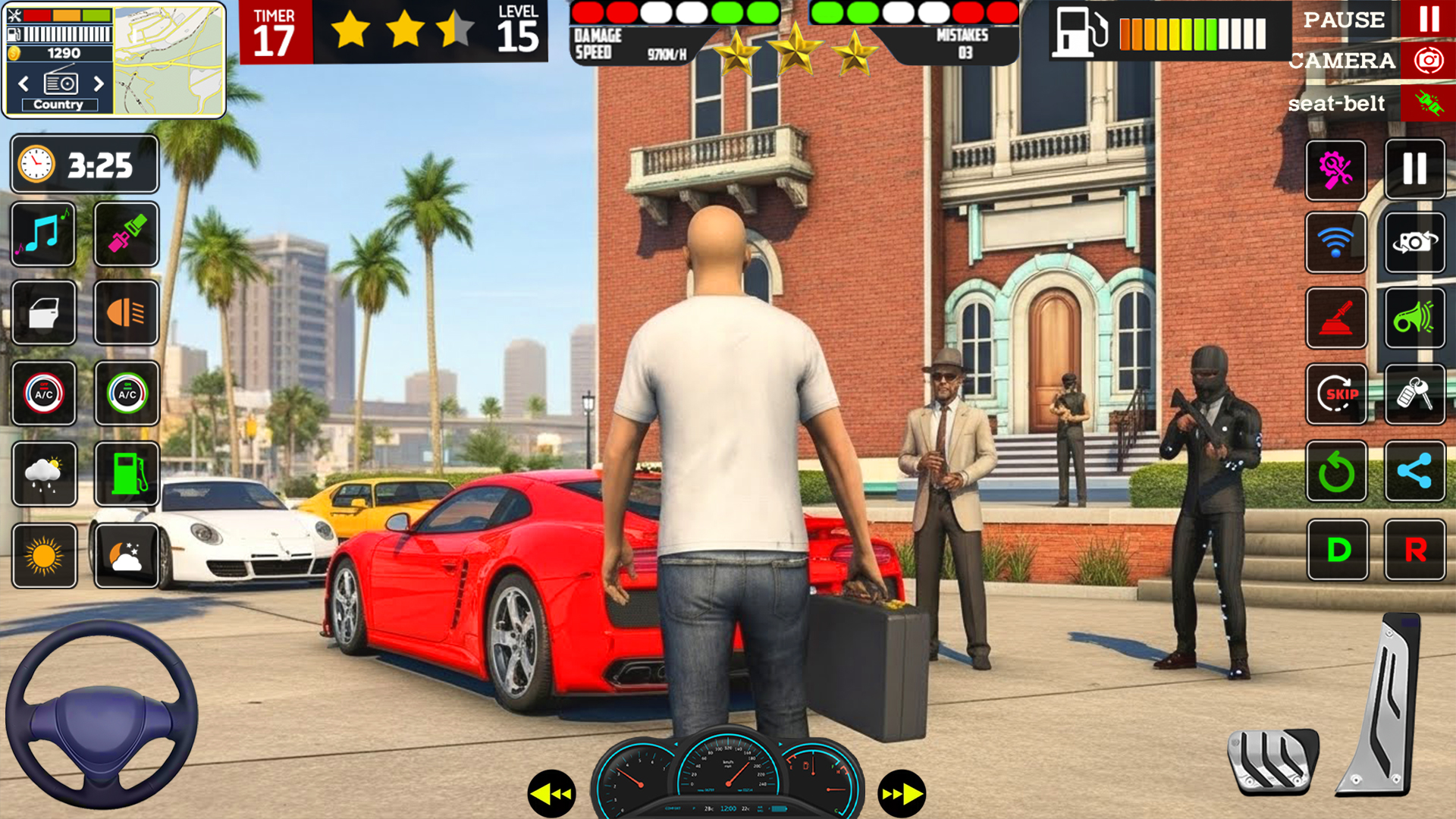Select the red gear shifter icon
Viewport: 1456px width, 819px height.
(1337, 318)
